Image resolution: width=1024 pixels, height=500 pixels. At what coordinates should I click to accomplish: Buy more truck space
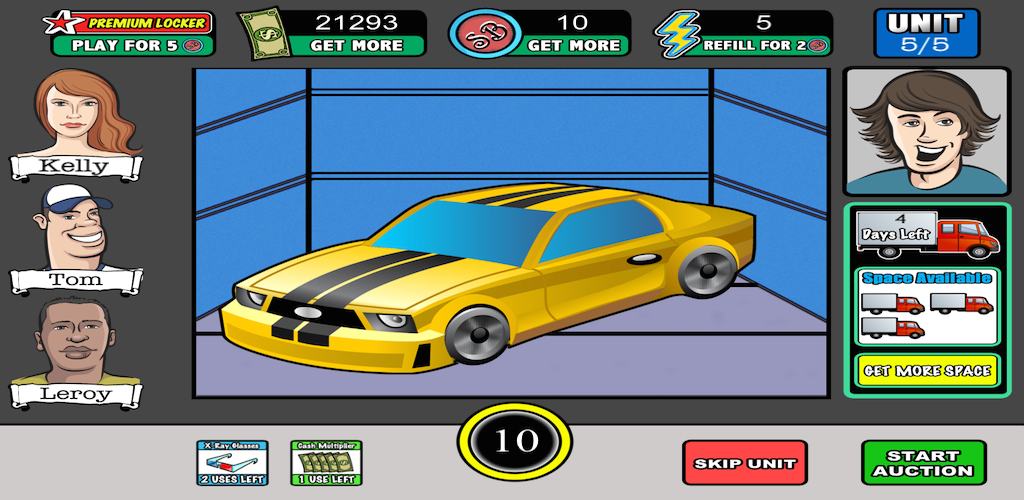click(926, 370)
